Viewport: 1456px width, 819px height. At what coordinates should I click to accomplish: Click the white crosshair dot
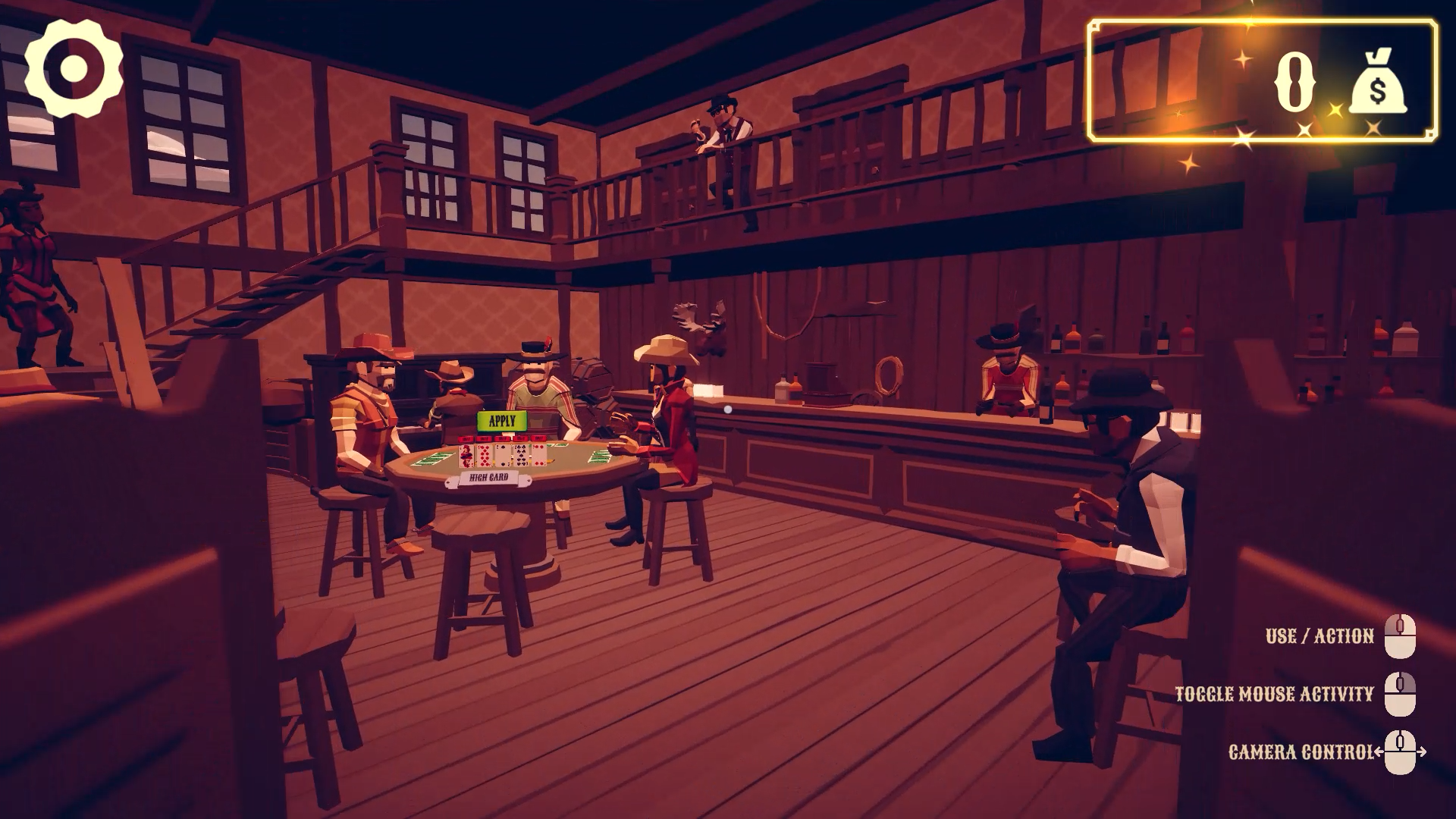[x=729, y=410]
